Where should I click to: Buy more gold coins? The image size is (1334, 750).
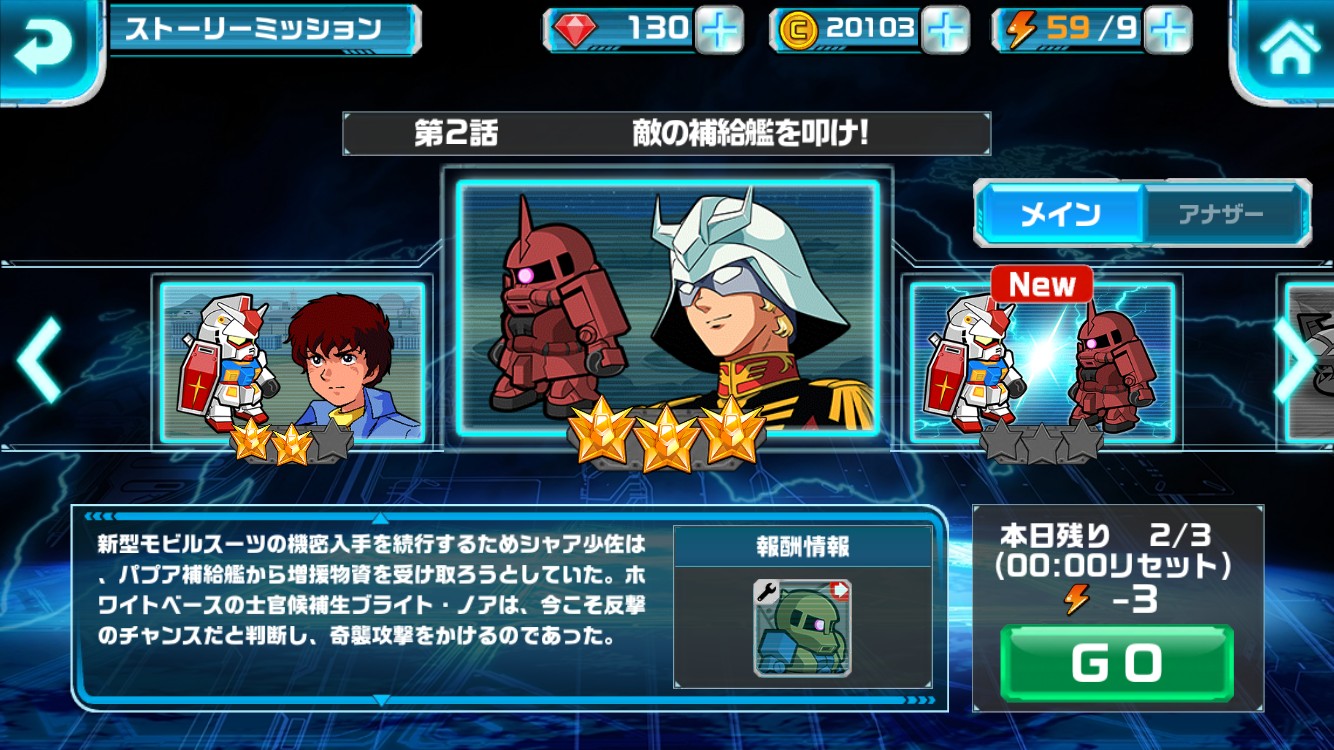pos(944,30)
